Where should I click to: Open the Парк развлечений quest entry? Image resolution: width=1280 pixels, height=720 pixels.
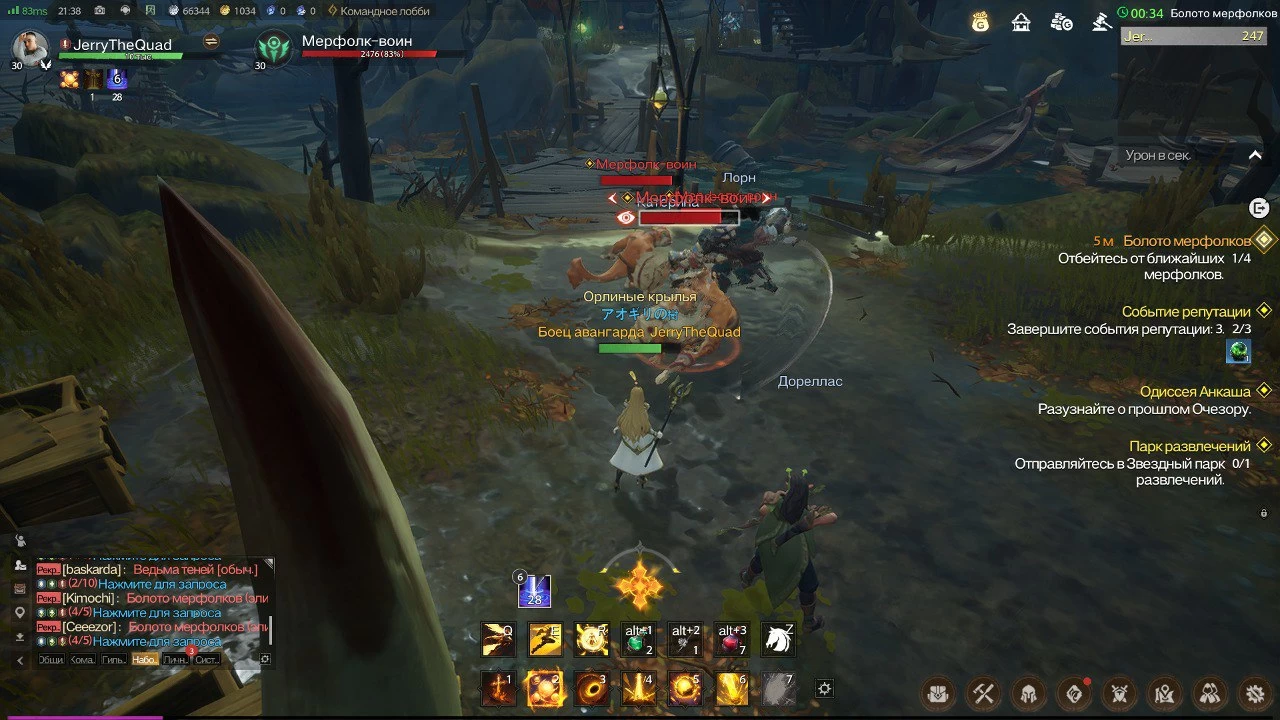[x=1190, y=446]
